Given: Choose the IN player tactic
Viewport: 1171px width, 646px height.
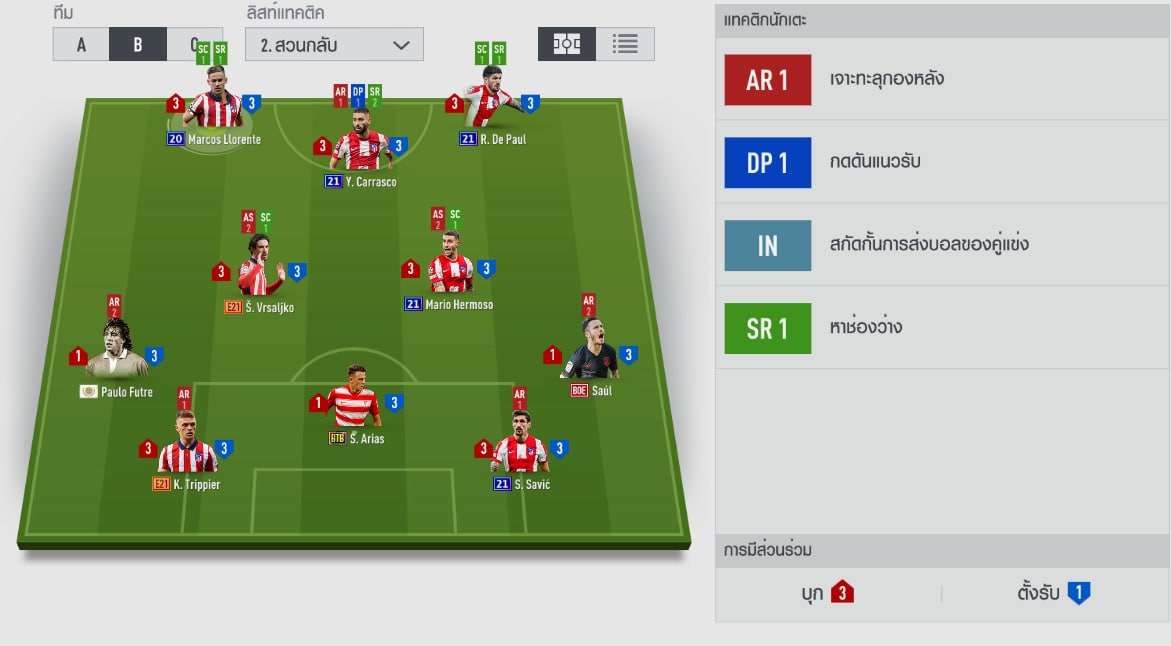Looking at the screenshot, I should click(768, 245).
